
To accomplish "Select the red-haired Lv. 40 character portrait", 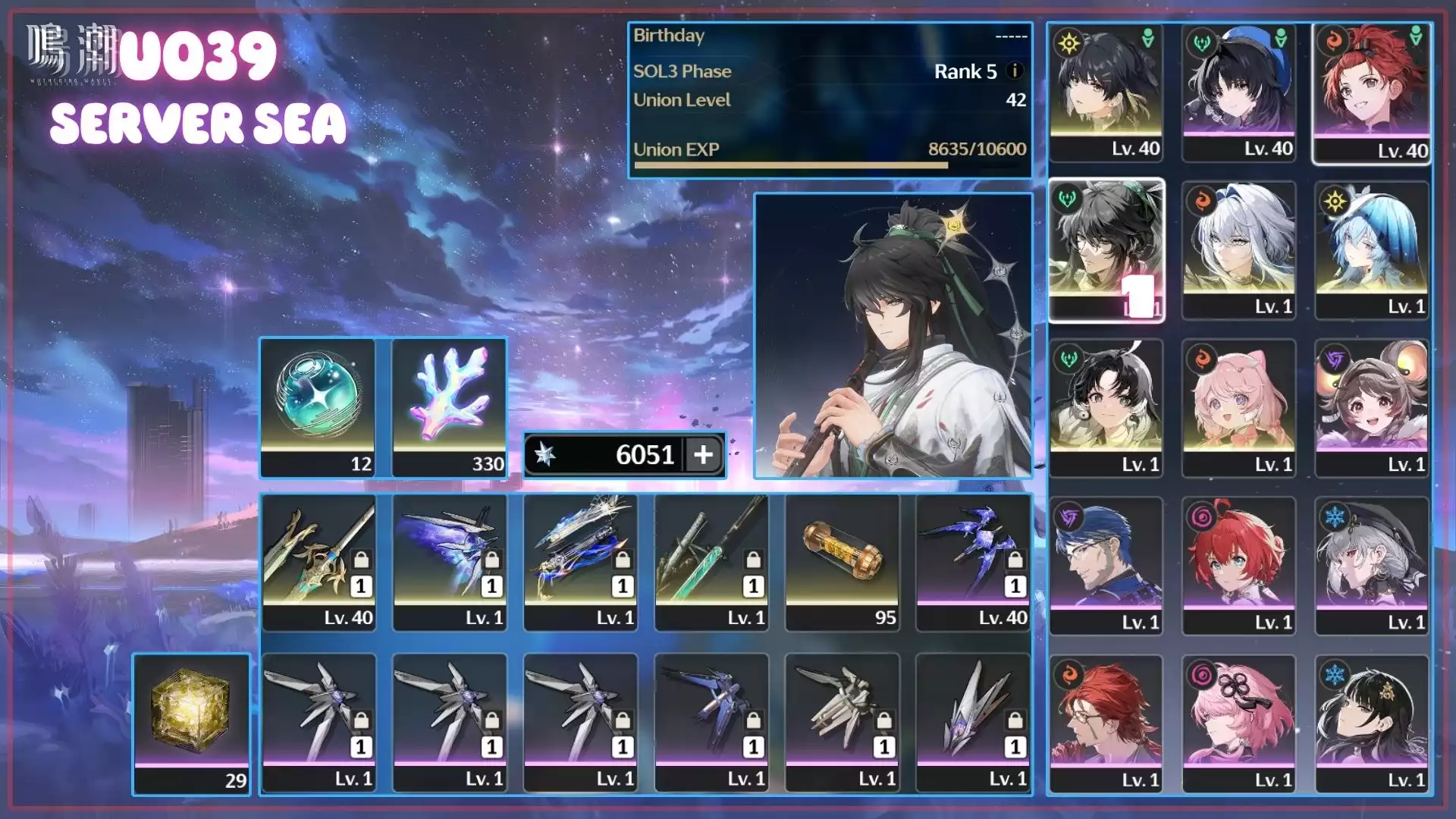I will click(x=1371, y=93).
